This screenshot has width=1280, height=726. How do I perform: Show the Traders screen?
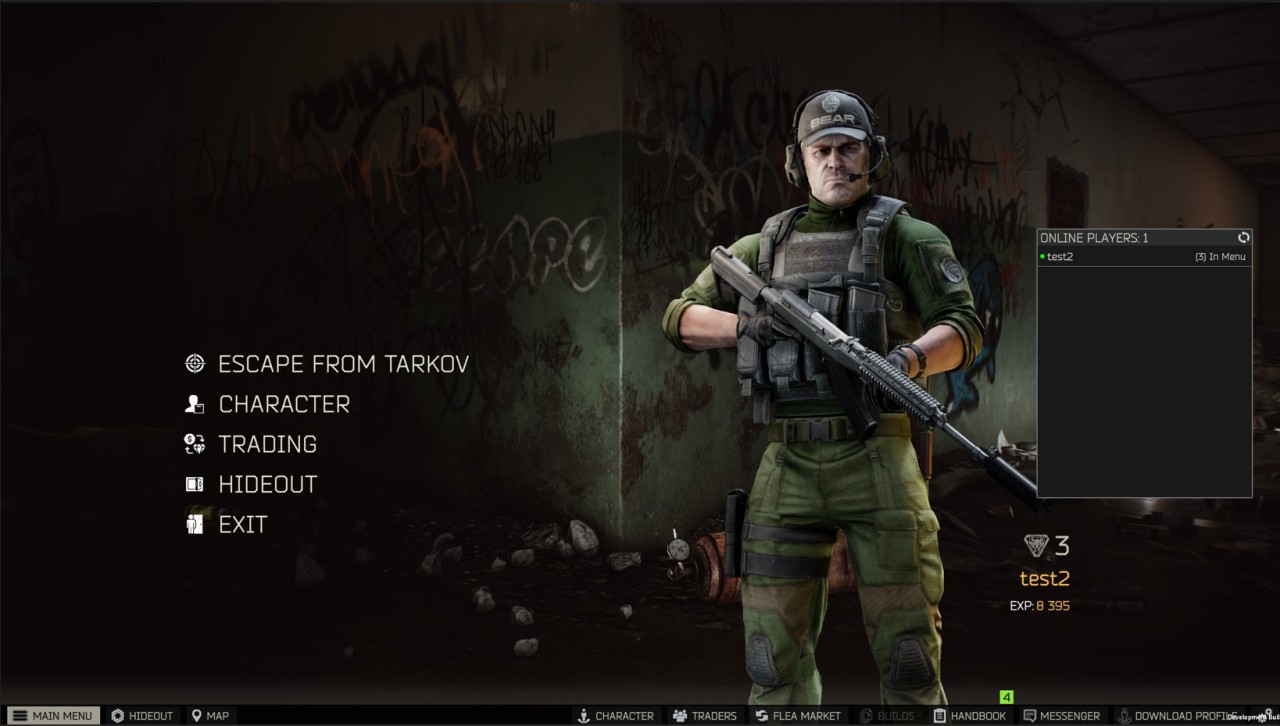point(705,716)
